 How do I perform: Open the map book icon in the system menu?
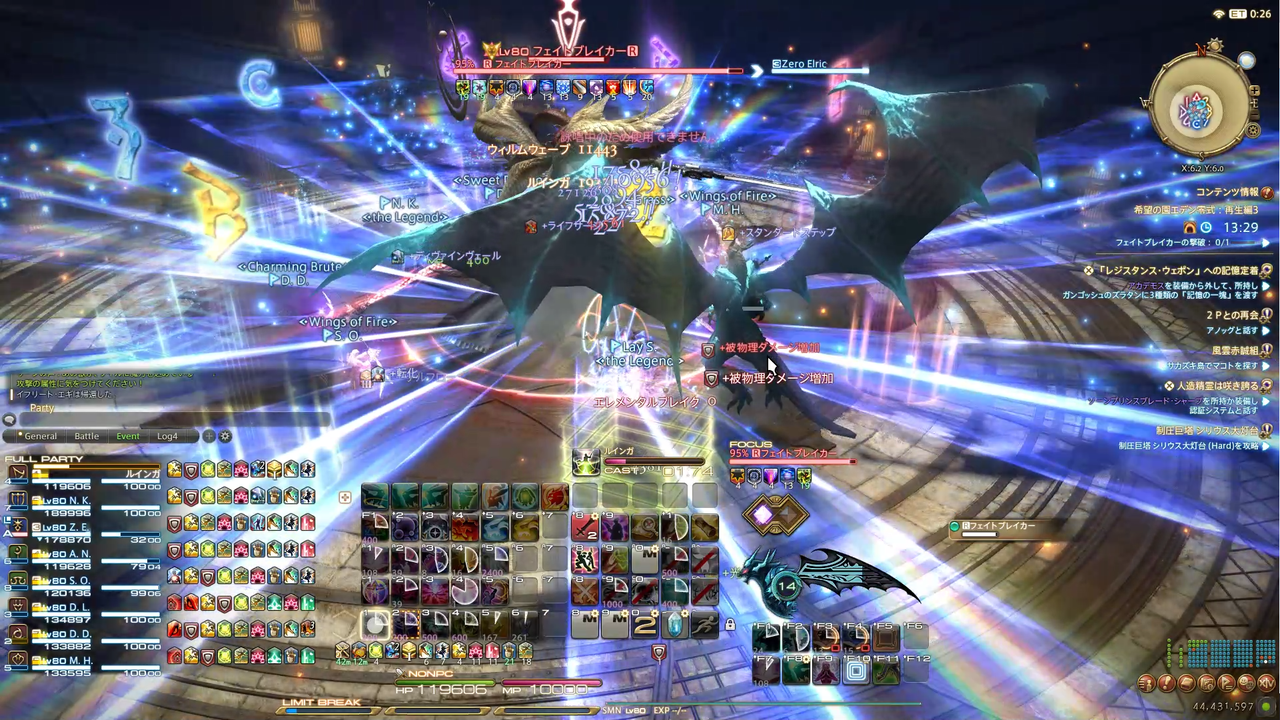pyautogui.click(x=1185, y=683)
